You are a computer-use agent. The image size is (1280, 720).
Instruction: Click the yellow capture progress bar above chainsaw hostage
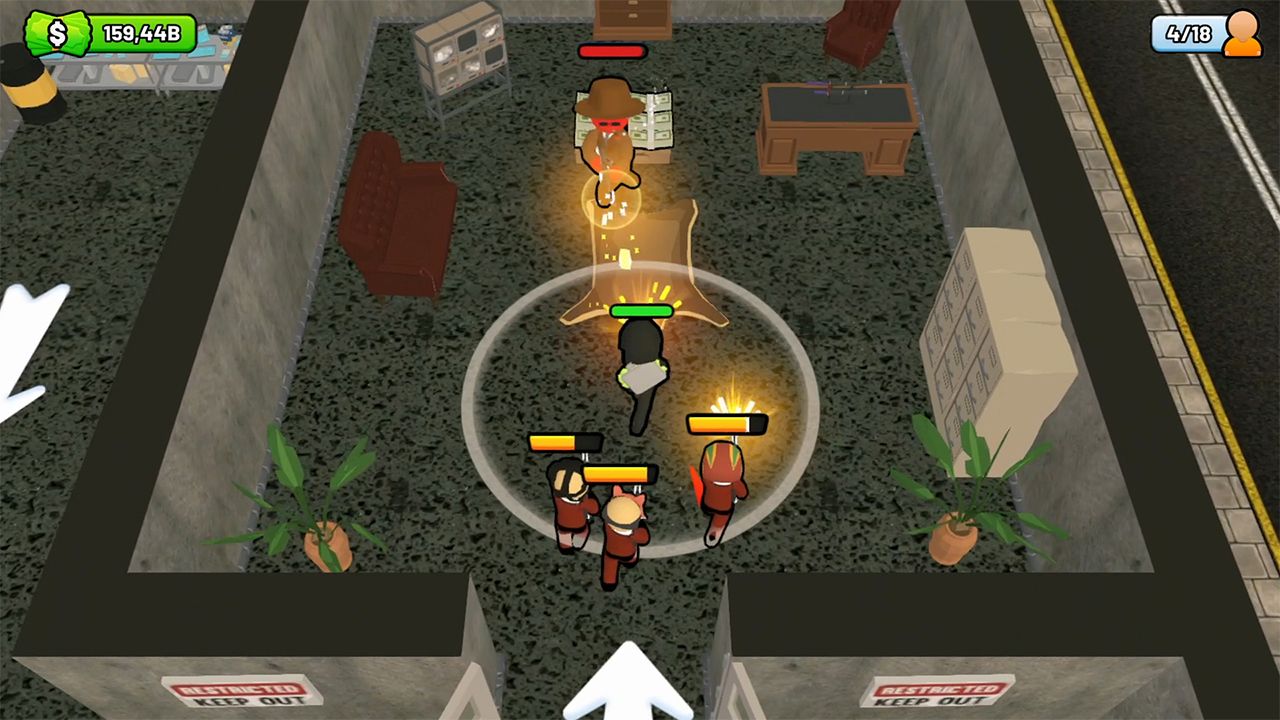tap(726, 424)
